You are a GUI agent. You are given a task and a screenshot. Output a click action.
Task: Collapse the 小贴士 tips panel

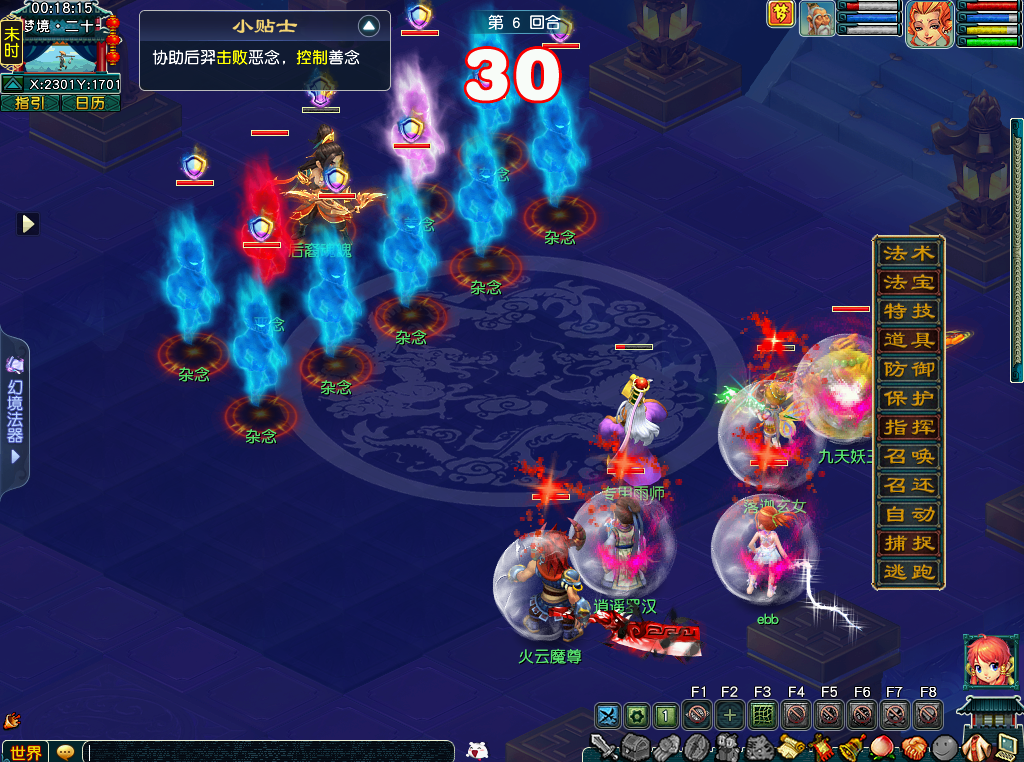coord(369,26)
